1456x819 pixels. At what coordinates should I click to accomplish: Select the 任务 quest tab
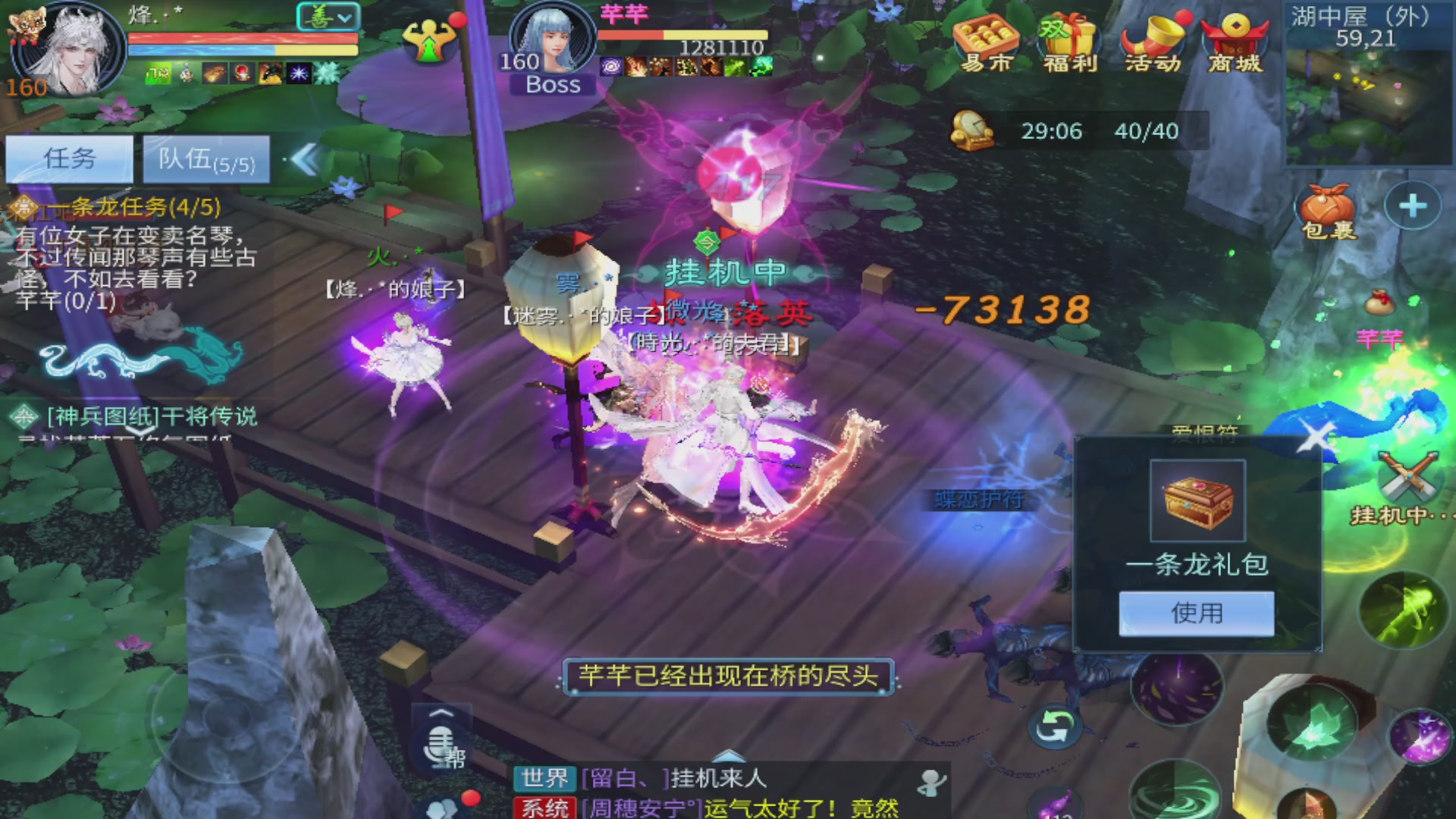click(x=69, y=158)
